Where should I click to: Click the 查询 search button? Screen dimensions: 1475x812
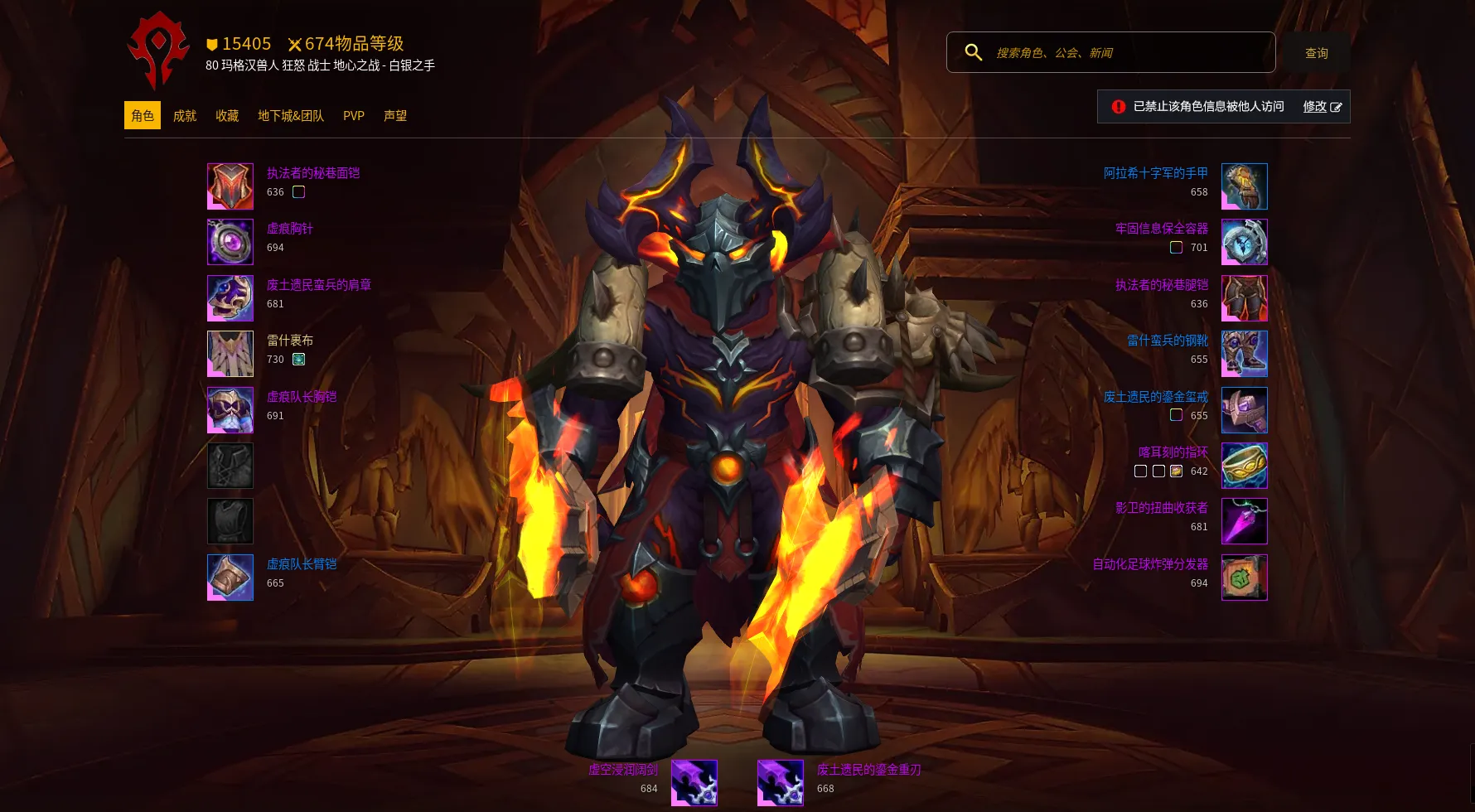tap(1316, 53)
